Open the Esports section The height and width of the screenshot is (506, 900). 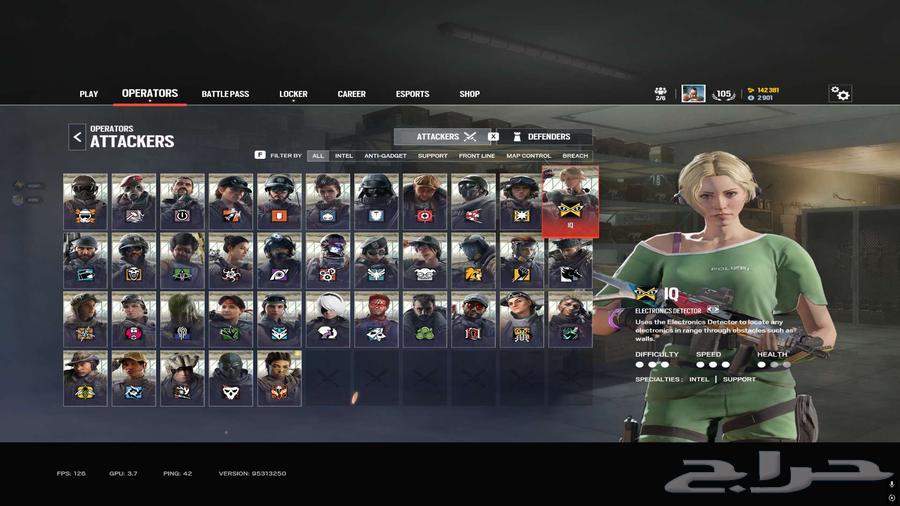tap(412, 94)
